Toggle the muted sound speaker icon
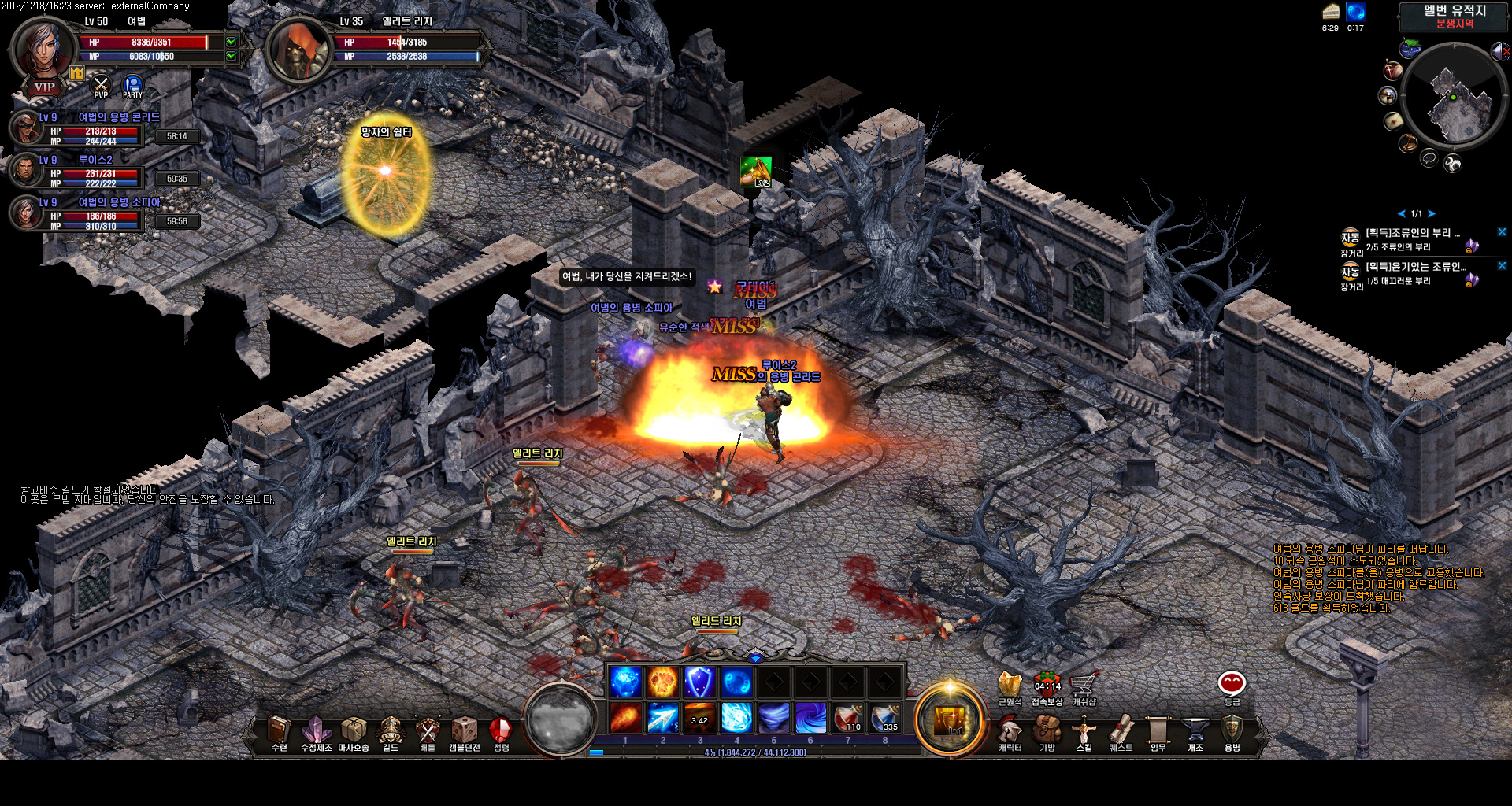Image resolution: width=1512 pixels, height=806 pixels. tap(1500, 52)
